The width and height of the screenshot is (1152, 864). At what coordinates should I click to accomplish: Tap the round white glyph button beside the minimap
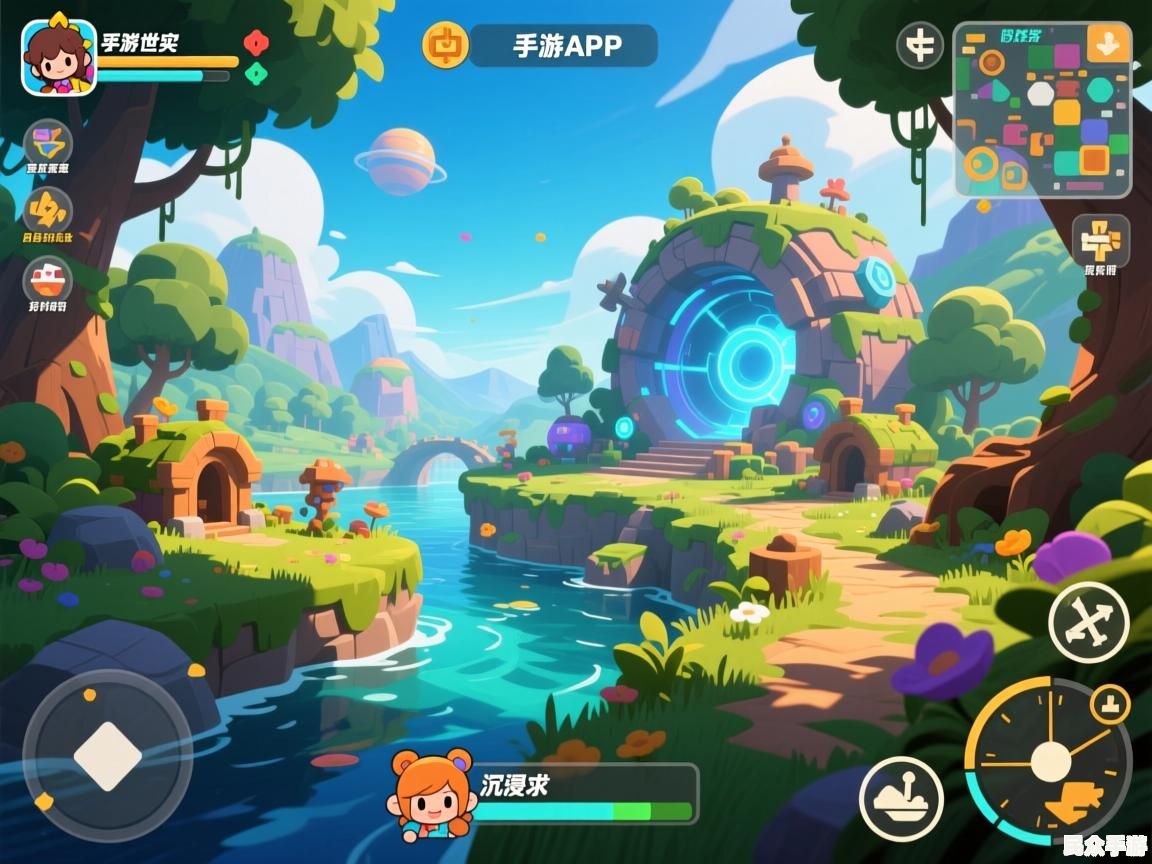click(919, 45)
